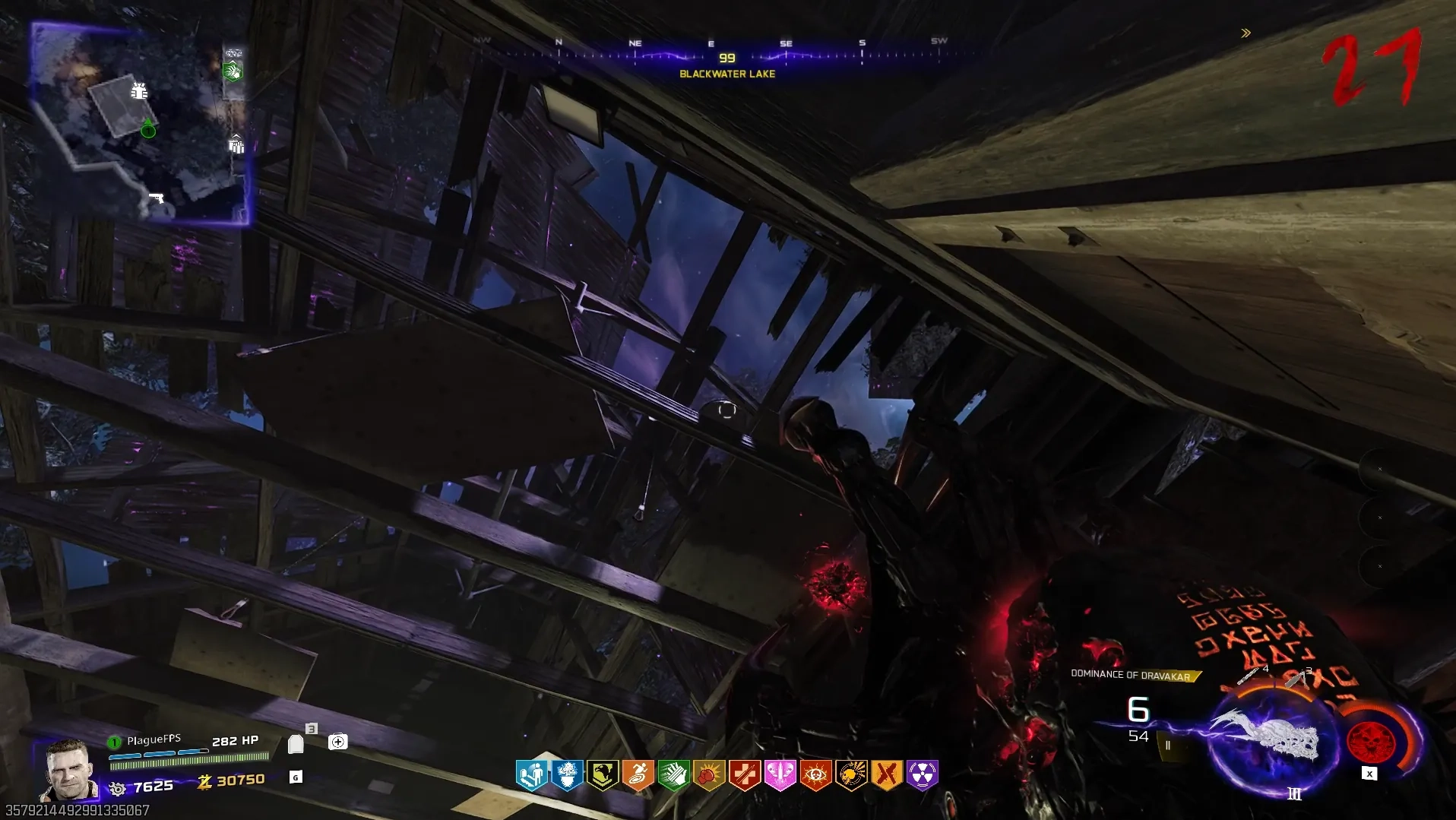Select the medkit plus icon near health

[x=338, y=742]
